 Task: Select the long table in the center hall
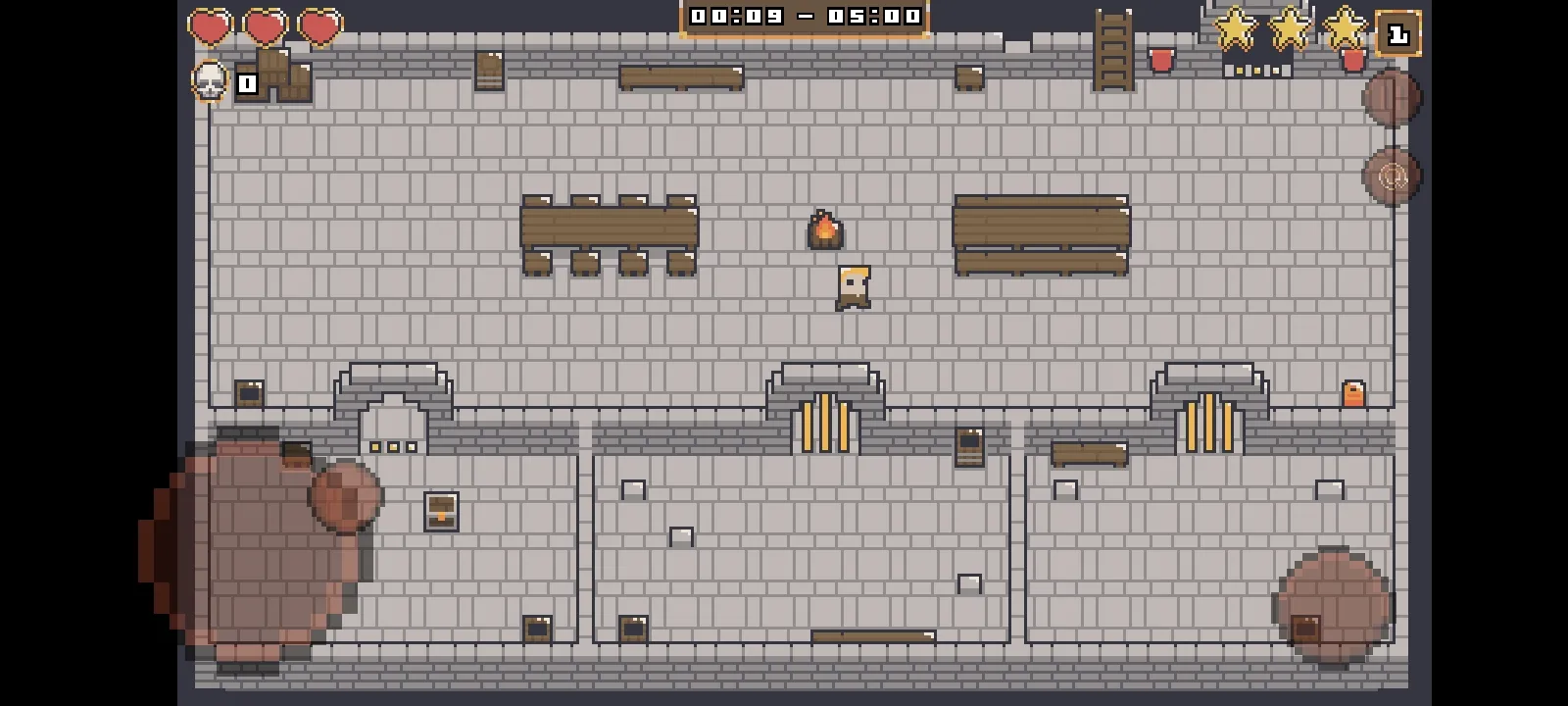point(608,226)
